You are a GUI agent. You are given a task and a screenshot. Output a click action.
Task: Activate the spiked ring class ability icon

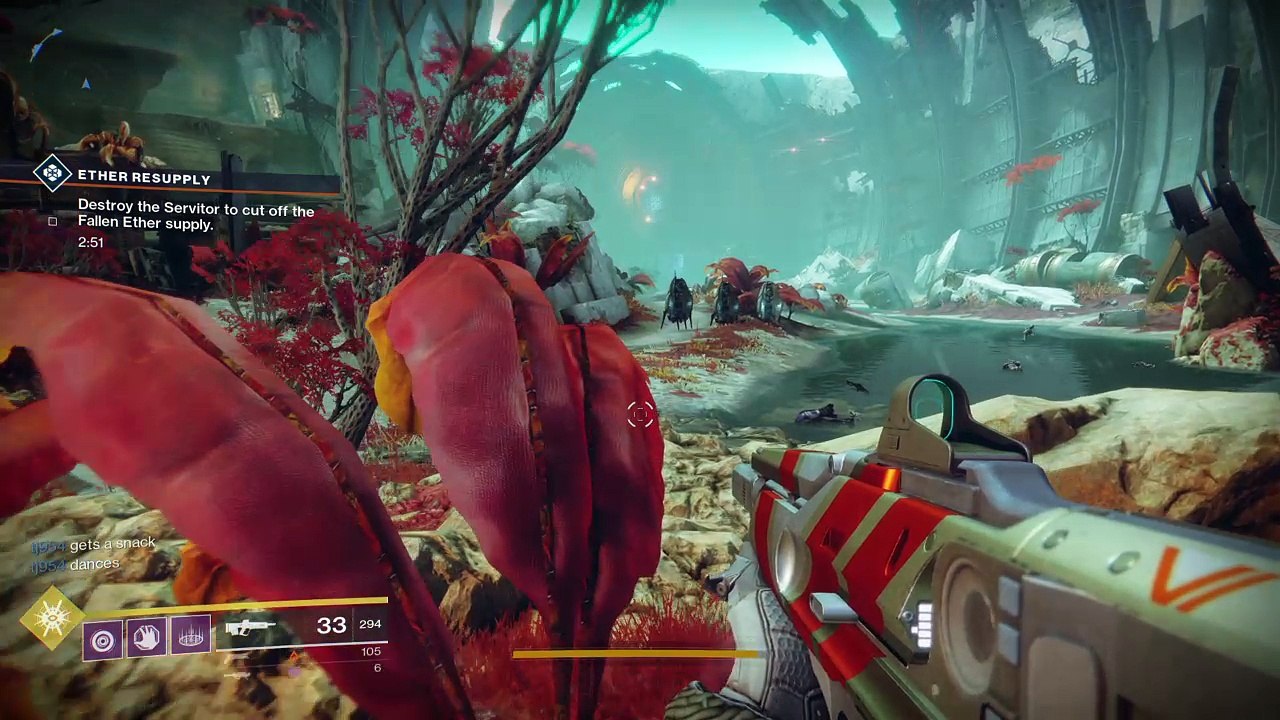(x=190, y=636)
